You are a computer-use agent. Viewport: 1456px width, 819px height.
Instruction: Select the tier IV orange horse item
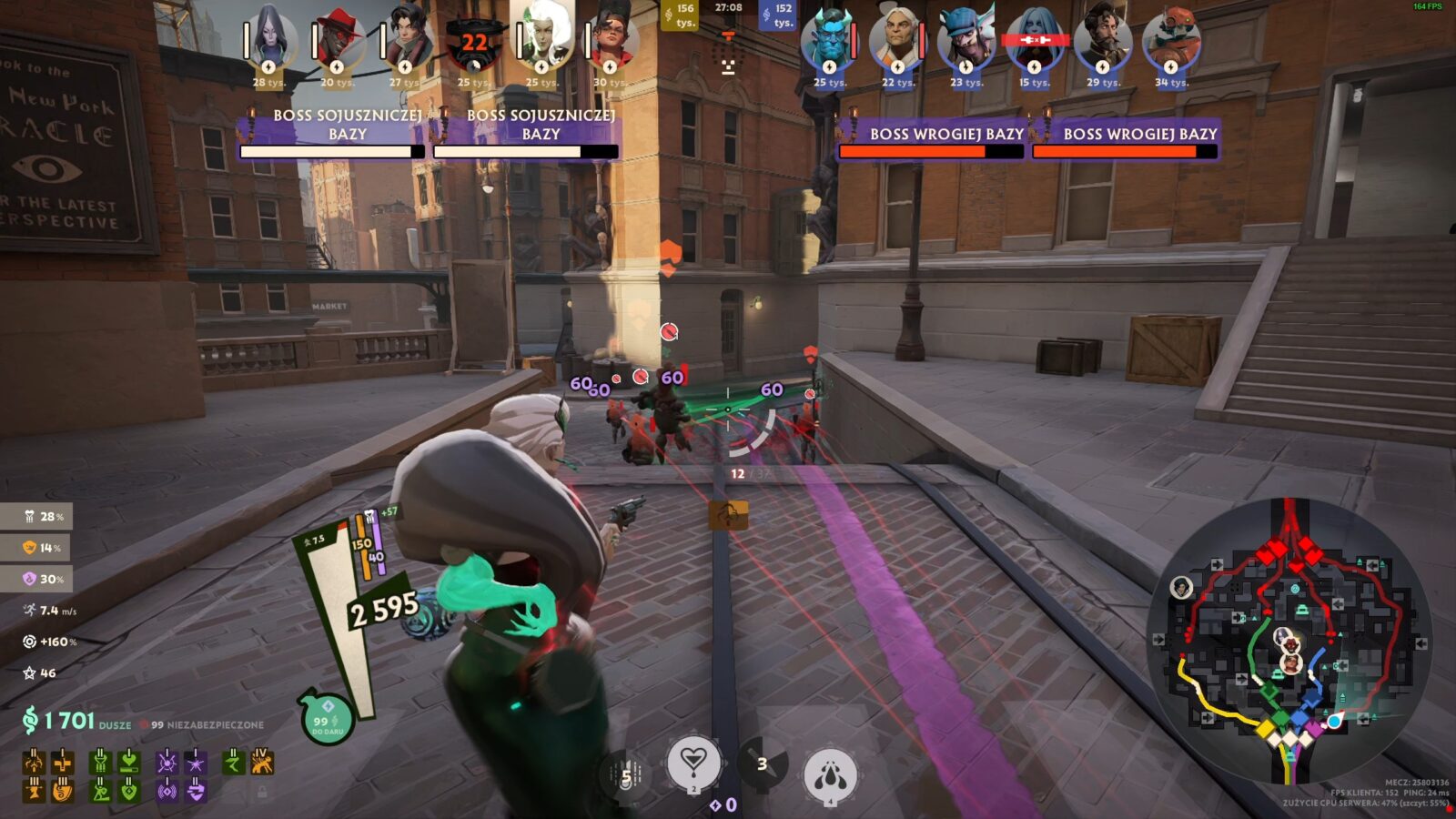point(262,762)
